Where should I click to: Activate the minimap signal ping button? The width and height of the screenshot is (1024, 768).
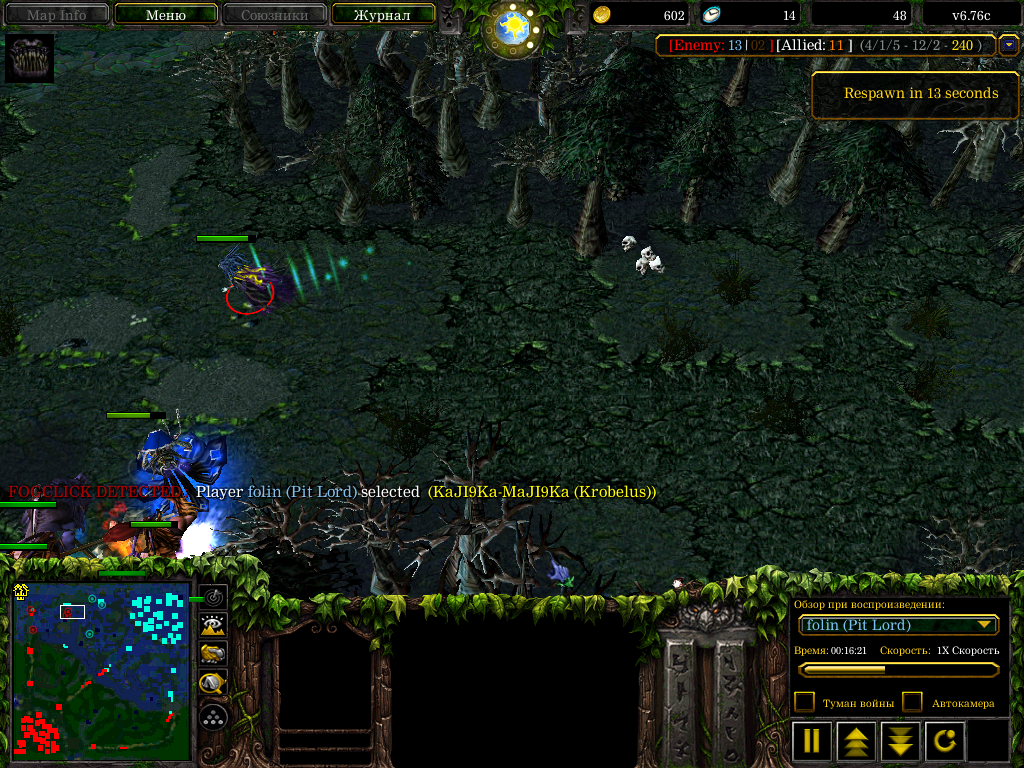[213, 598]
